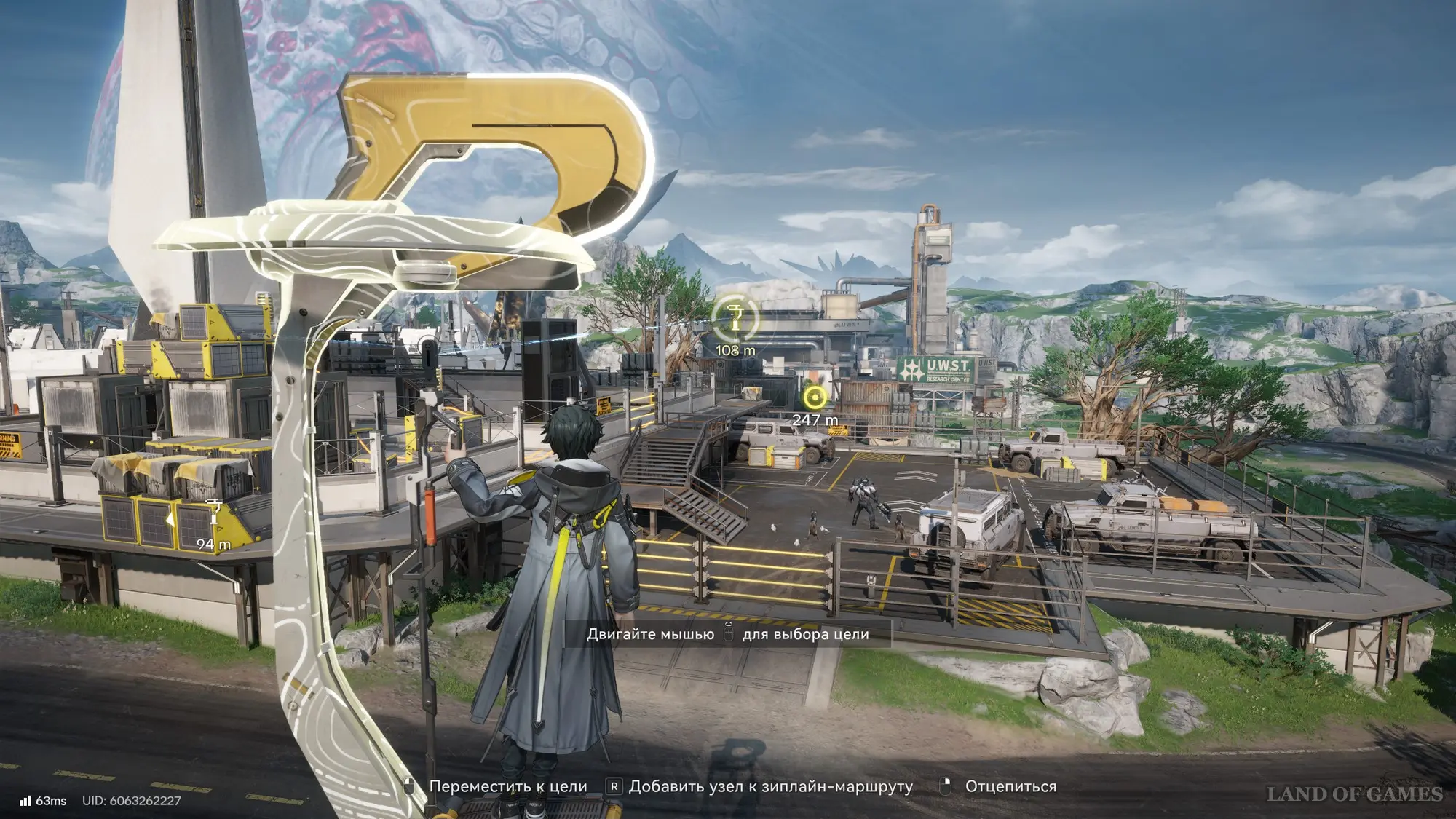1456x819 pixels.
Task: Select the zipline node marked 108 m
Action: point(735,318)
